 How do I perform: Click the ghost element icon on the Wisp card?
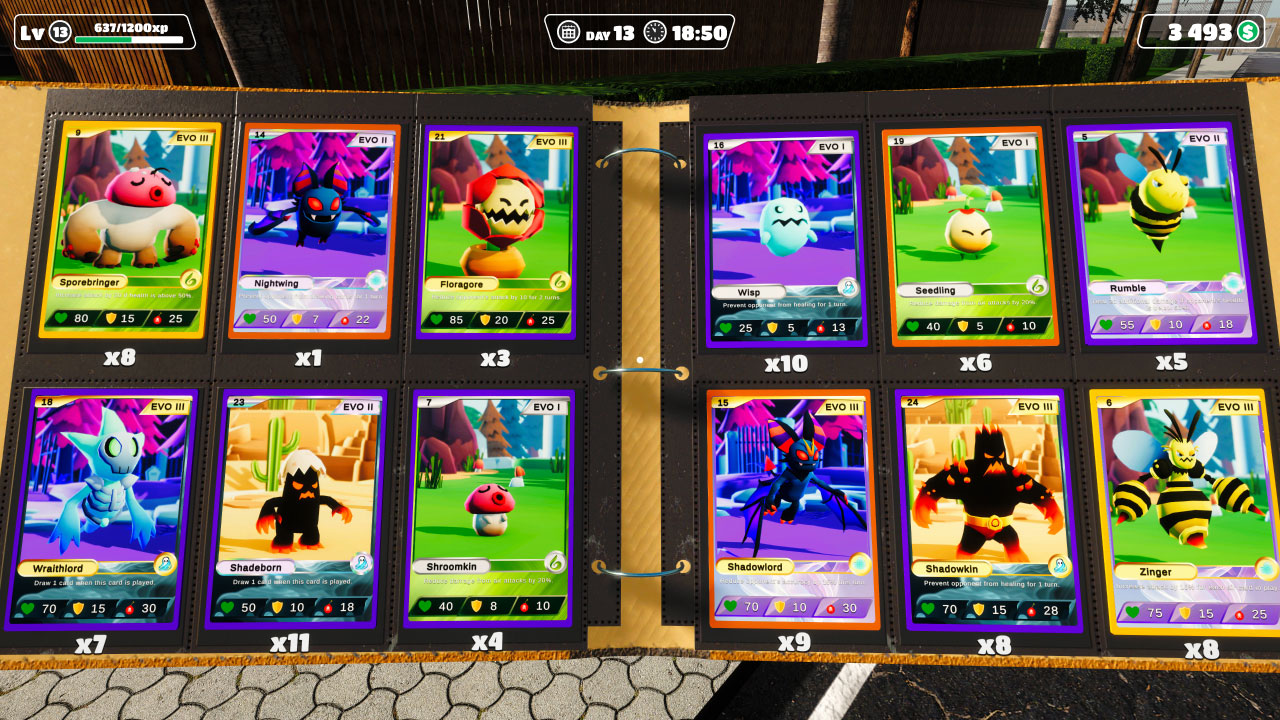click(848, 288)
